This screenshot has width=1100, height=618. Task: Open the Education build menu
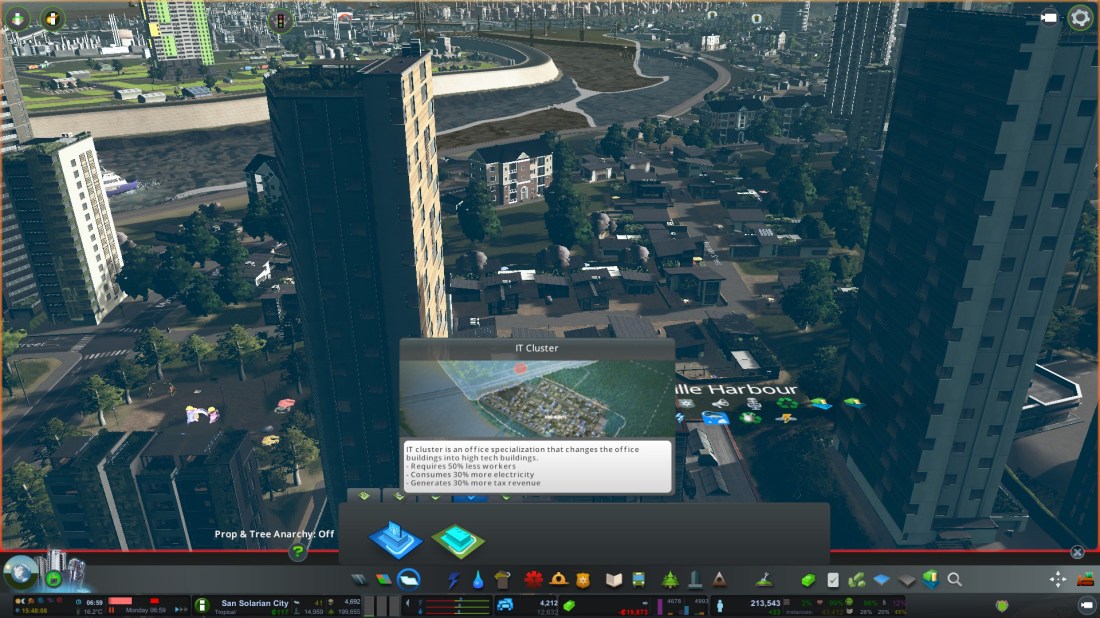pos(614,580)
